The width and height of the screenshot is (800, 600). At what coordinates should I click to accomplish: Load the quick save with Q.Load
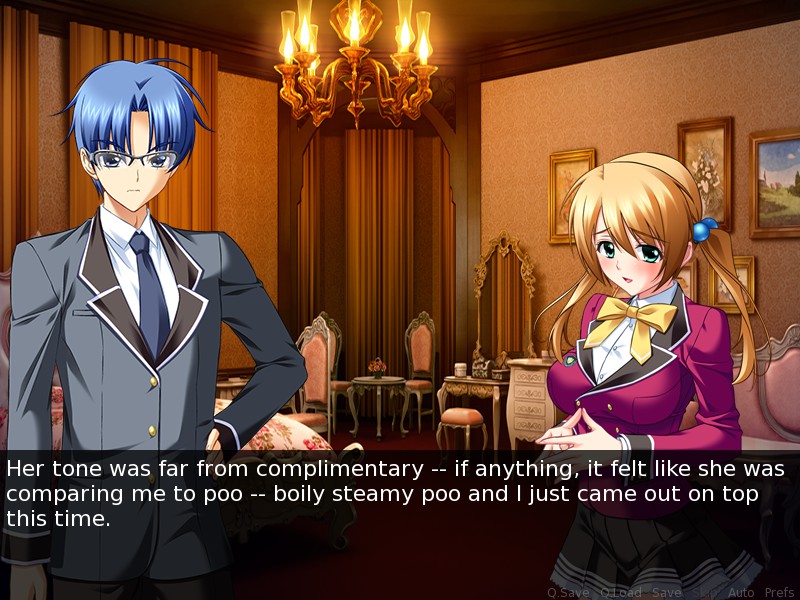[619, 592]
